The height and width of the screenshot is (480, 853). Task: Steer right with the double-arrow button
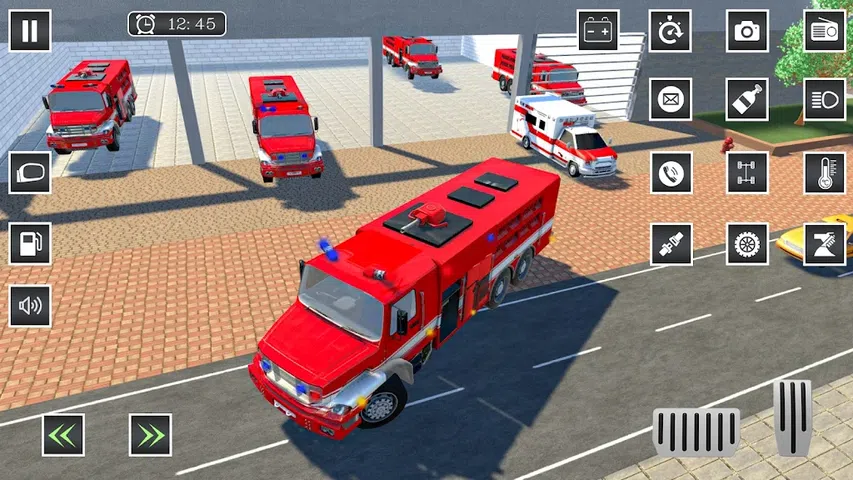150,435
